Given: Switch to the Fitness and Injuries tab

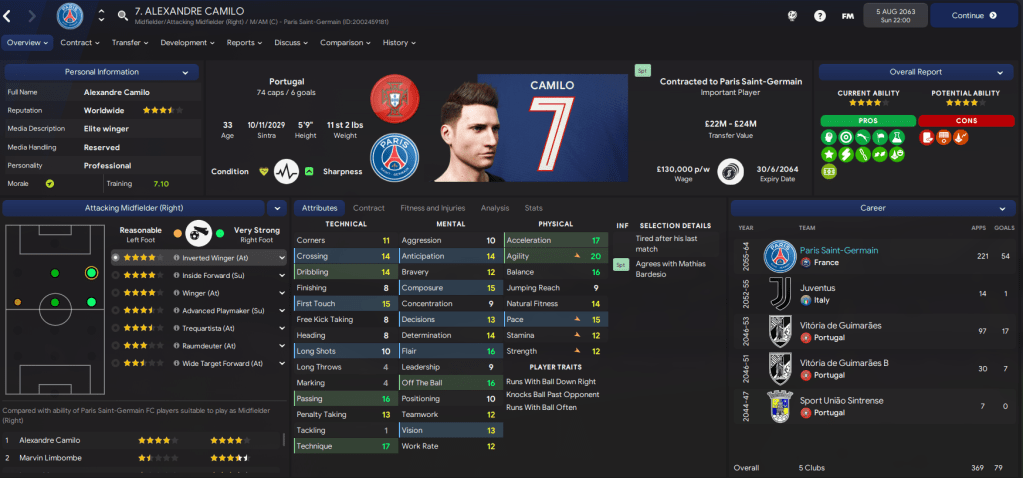Looking at the screenshot, I should 432,208.
